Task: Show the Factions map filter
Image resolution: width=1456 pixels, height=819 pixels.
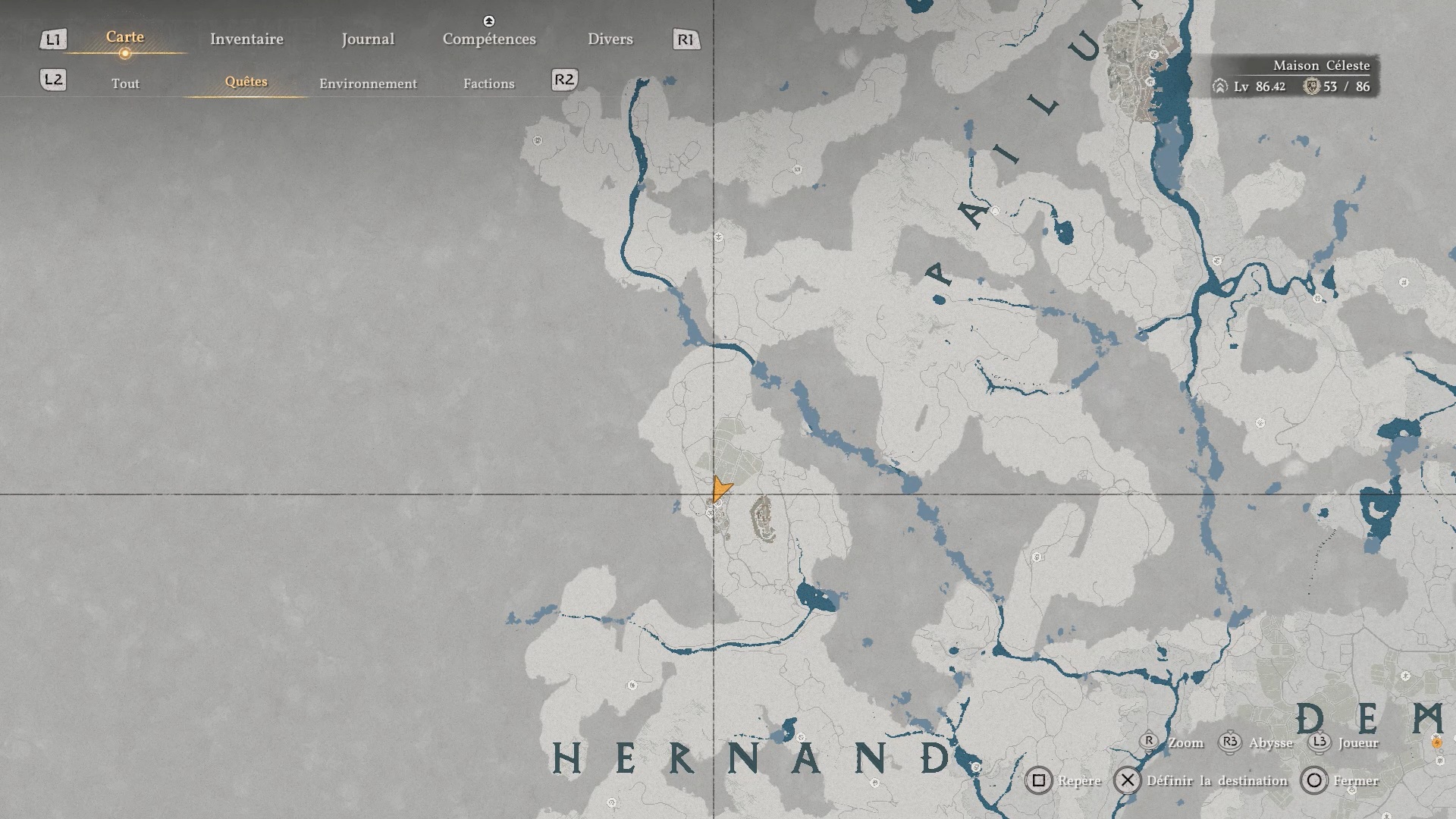Action: point(488,83)
